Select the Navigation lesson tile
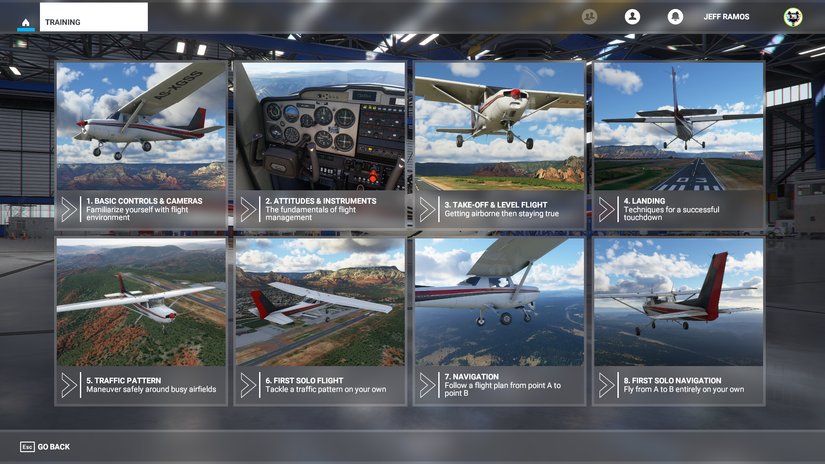 [499, 321]
